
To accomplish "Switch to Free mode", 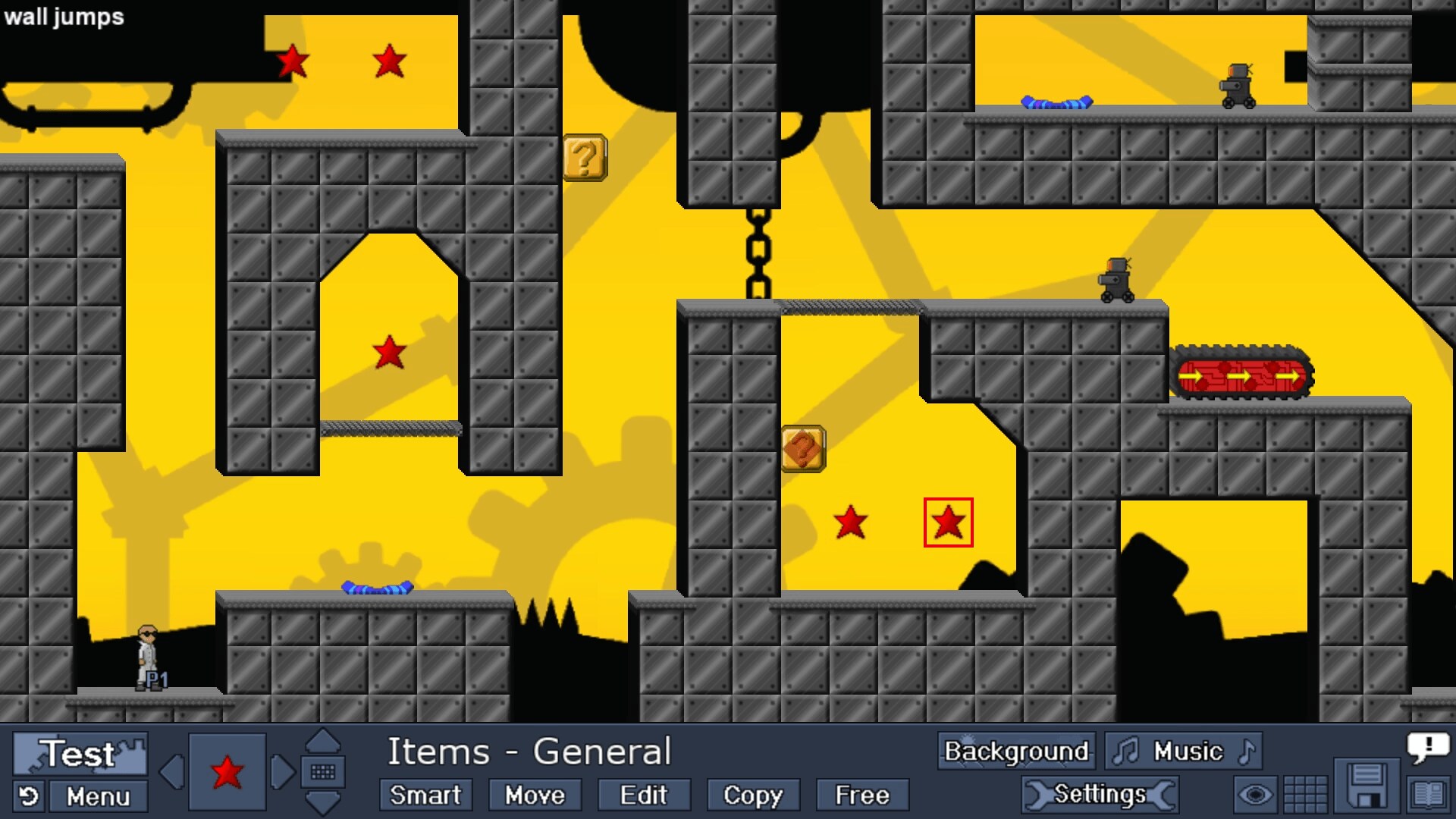I will coord(861,795).
